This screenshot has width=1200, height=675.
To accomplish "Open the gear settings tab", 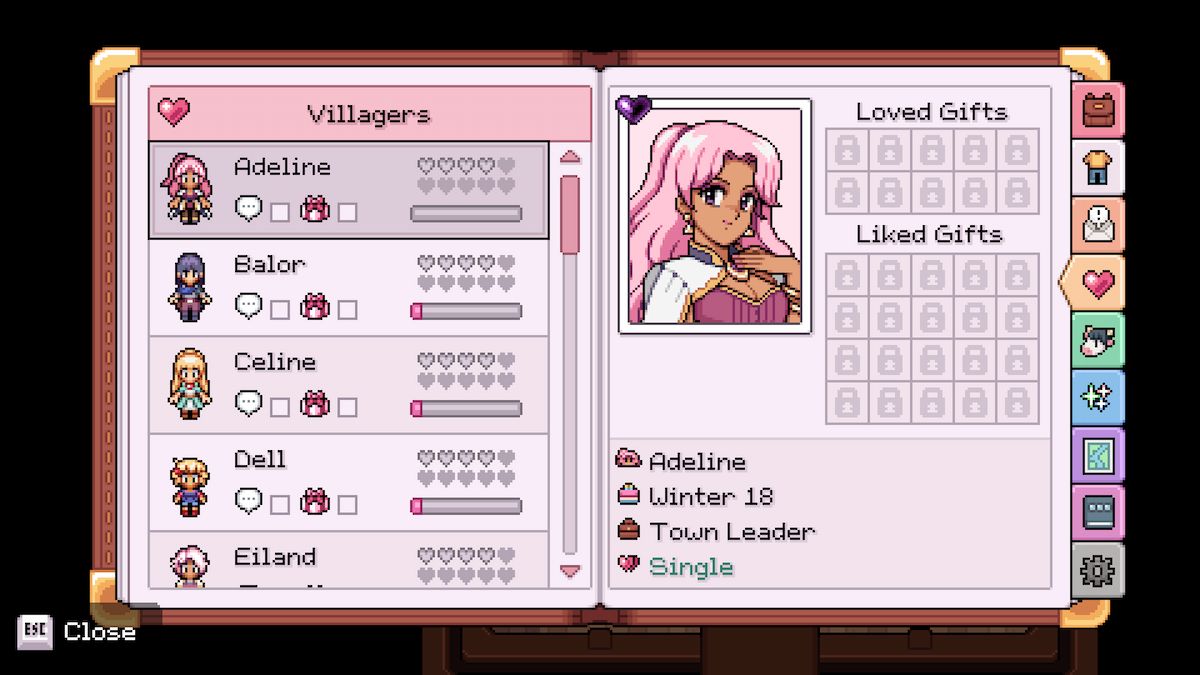I will click(1098, 571).
